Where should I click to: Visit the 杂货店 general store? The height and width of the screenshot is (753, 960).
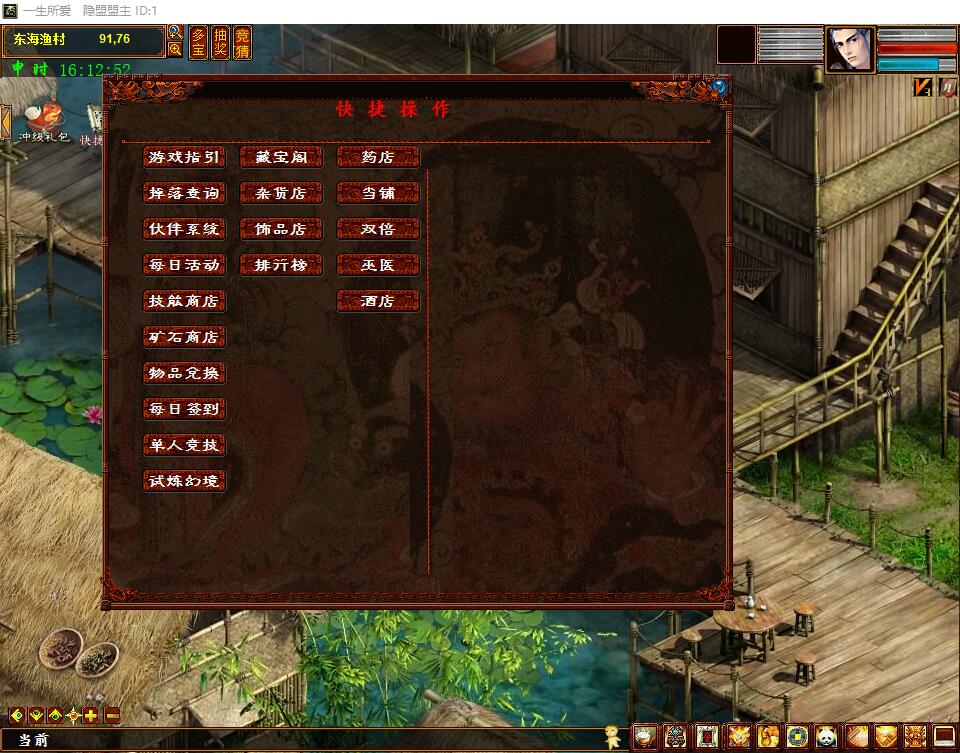281,193
